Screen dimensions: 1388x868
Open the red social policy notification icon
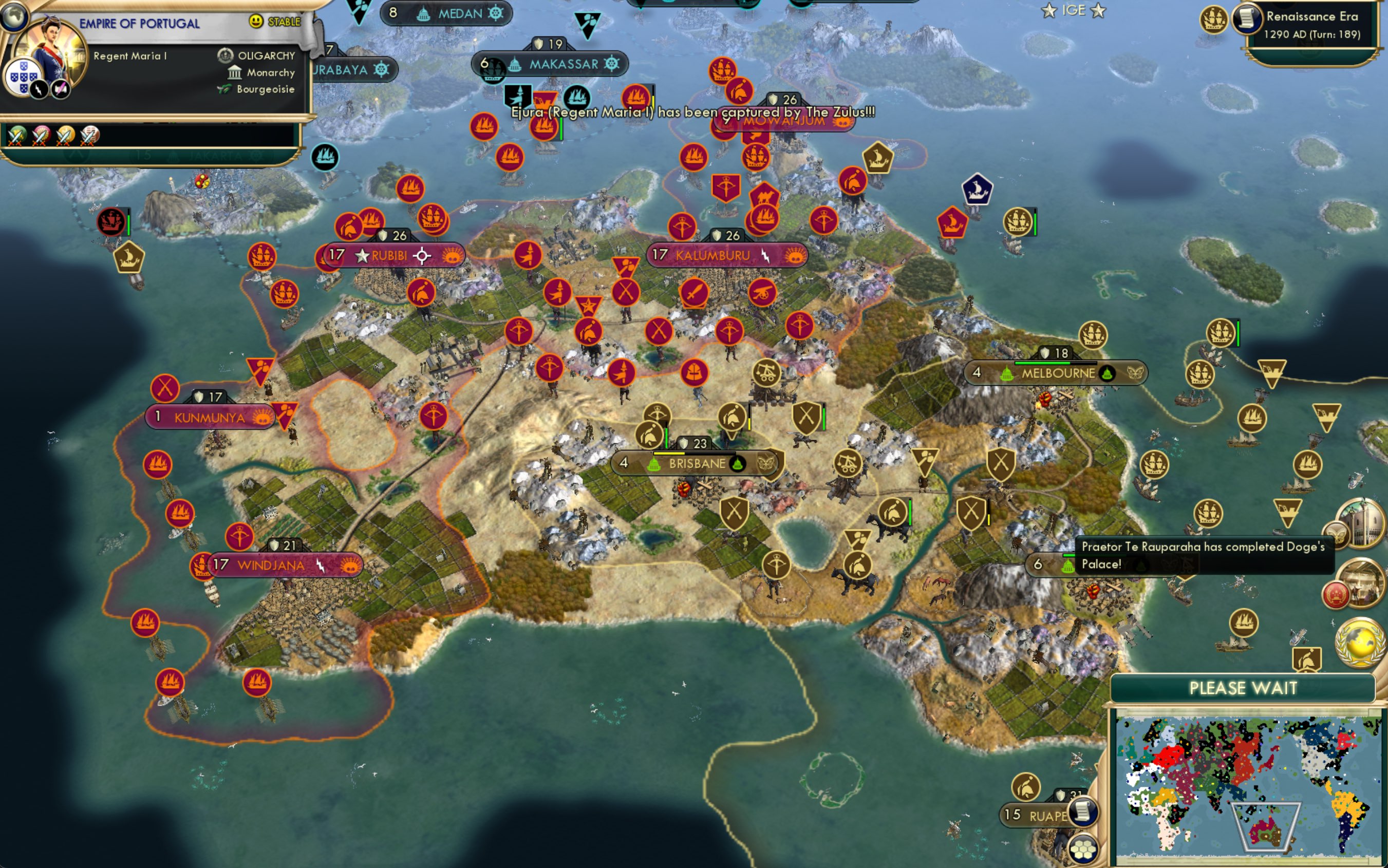point(1336,594)
